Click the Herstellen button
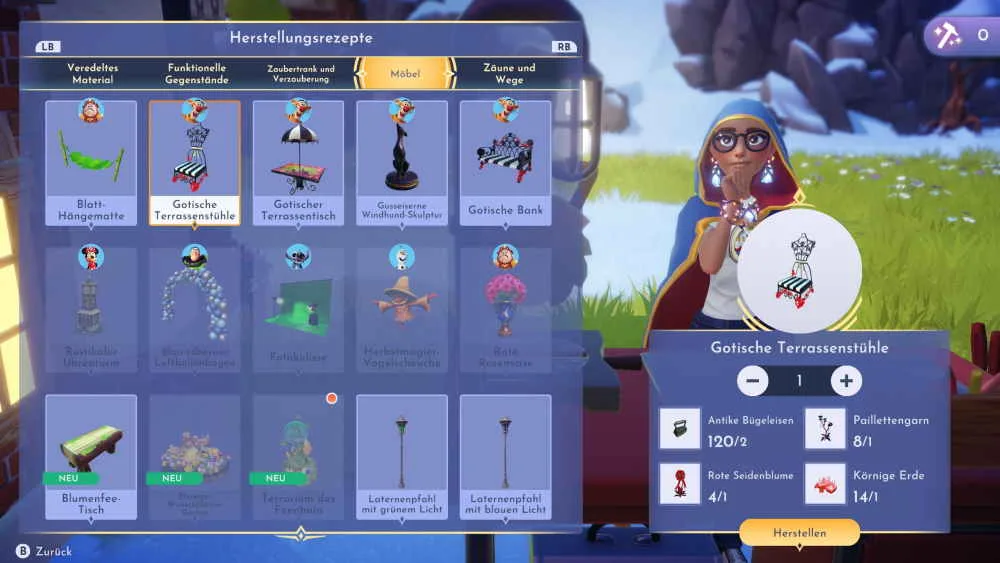1000x563 pixels. 799,533
